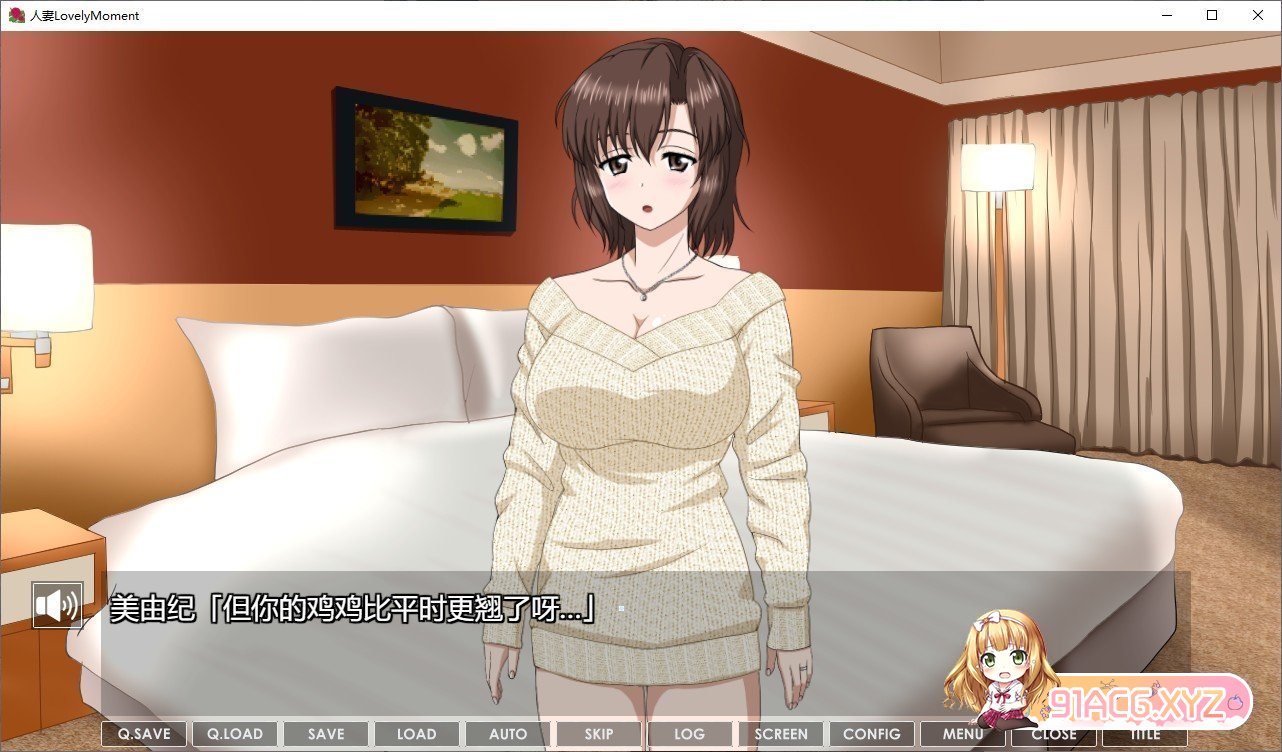Screen dimensions: 1282x752
Task: Click the Q.LOAD quick load button
Action: 235,734
